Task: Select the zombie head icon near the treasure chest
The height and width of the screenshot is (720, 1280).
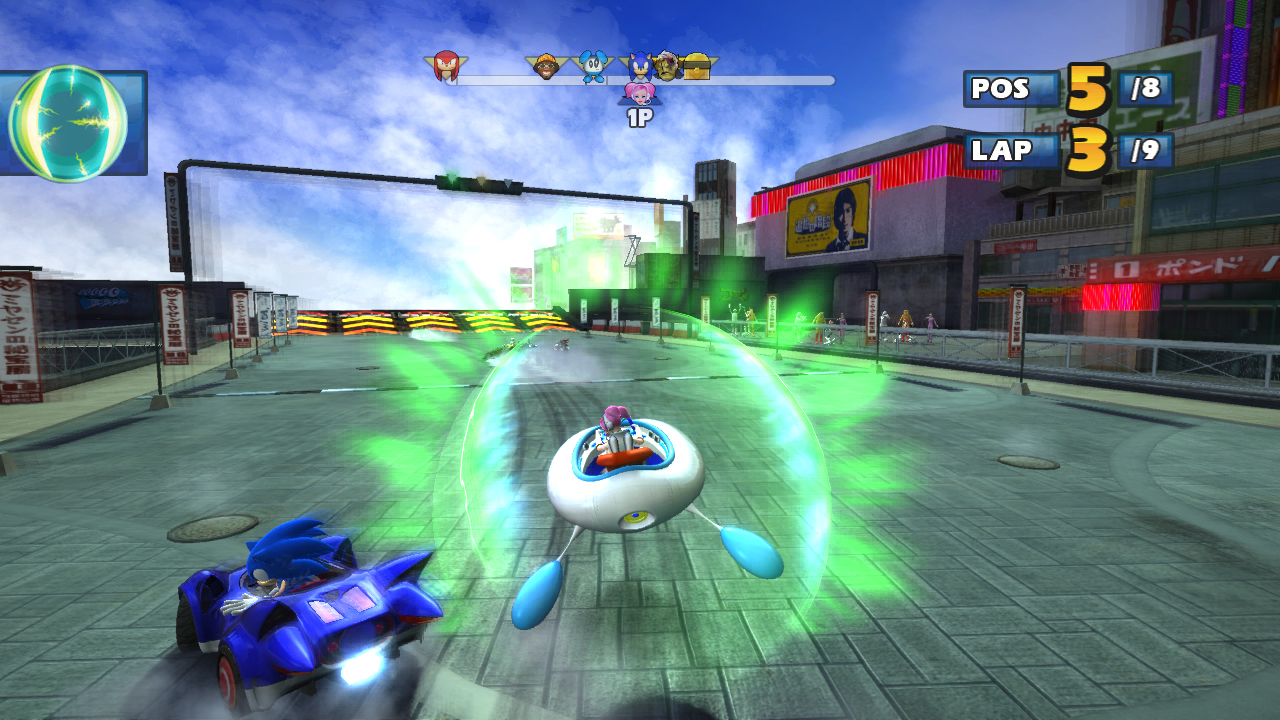Action: (x=666, y=68)
